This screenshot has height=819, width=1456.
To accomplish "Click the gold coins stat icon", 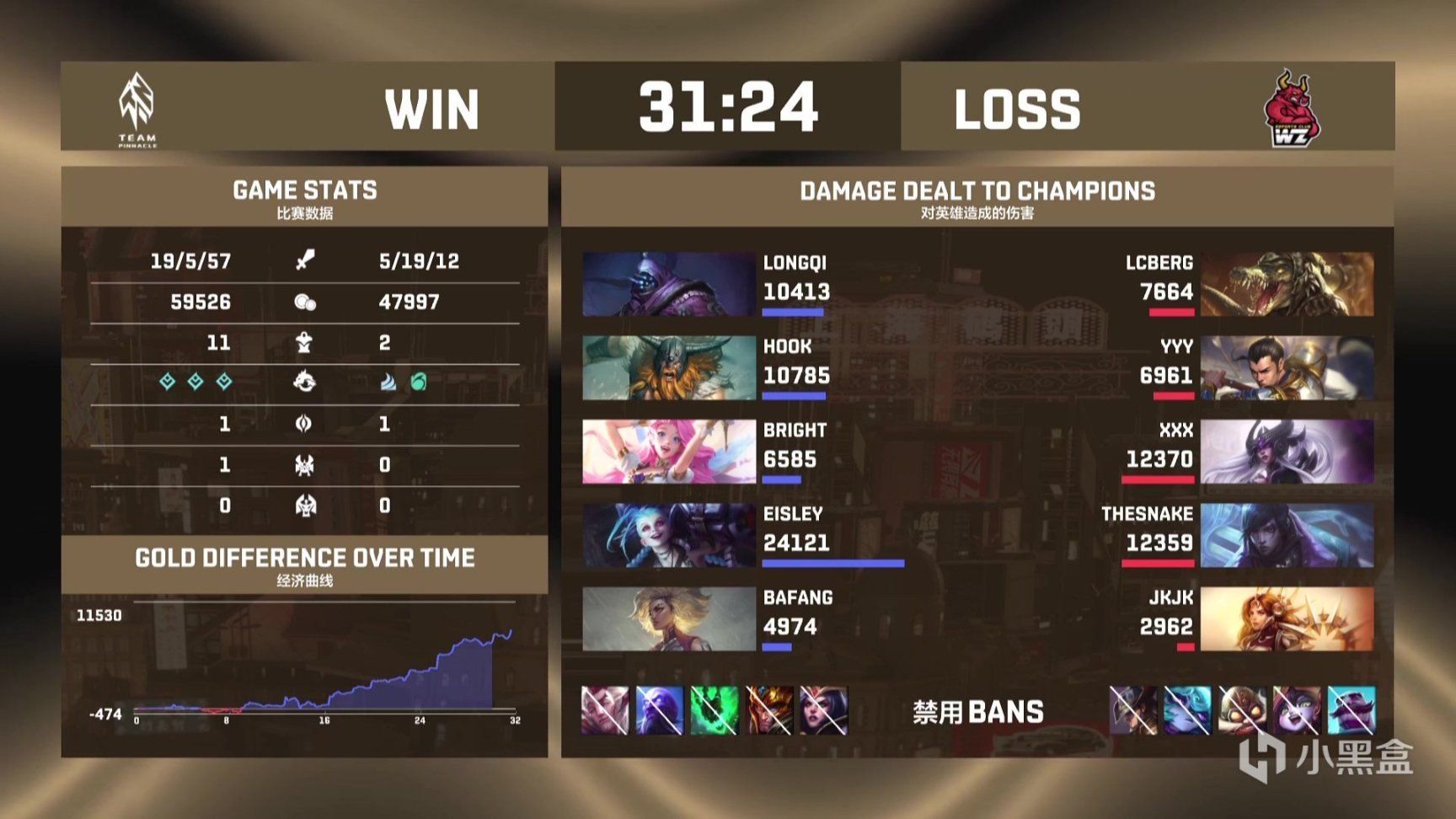I will click(305, 302).
